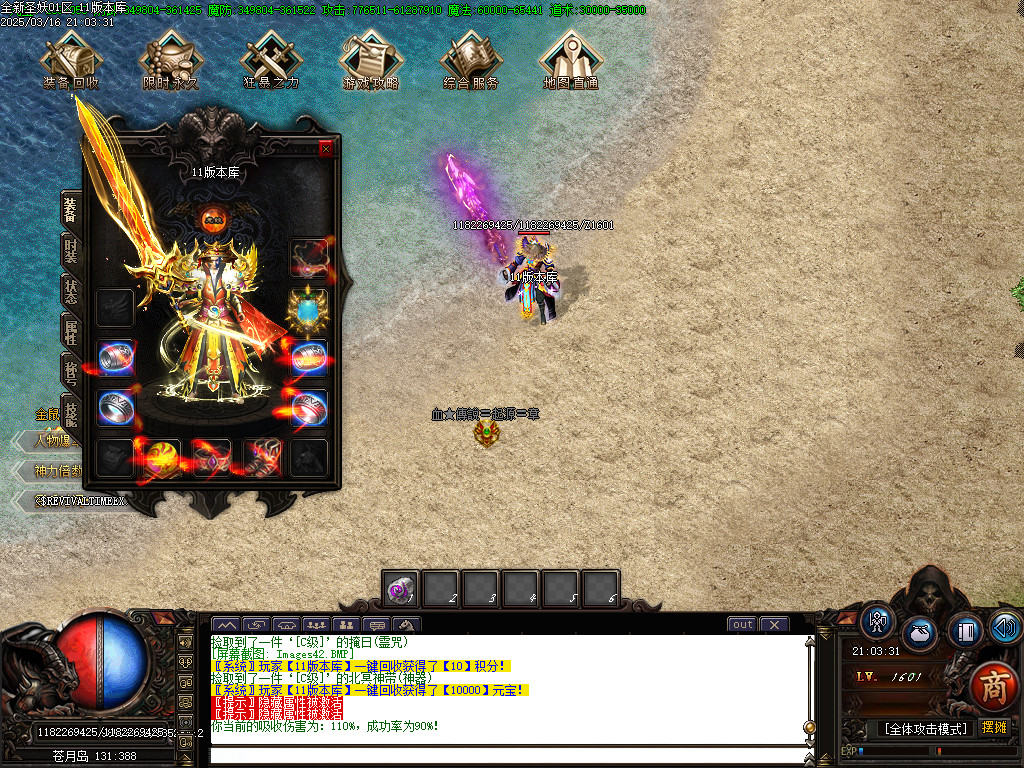The width and height of the screenshot is (1024, 768).
Task: Open the 游戏攻略 game guide scroll
Action: 371,58
